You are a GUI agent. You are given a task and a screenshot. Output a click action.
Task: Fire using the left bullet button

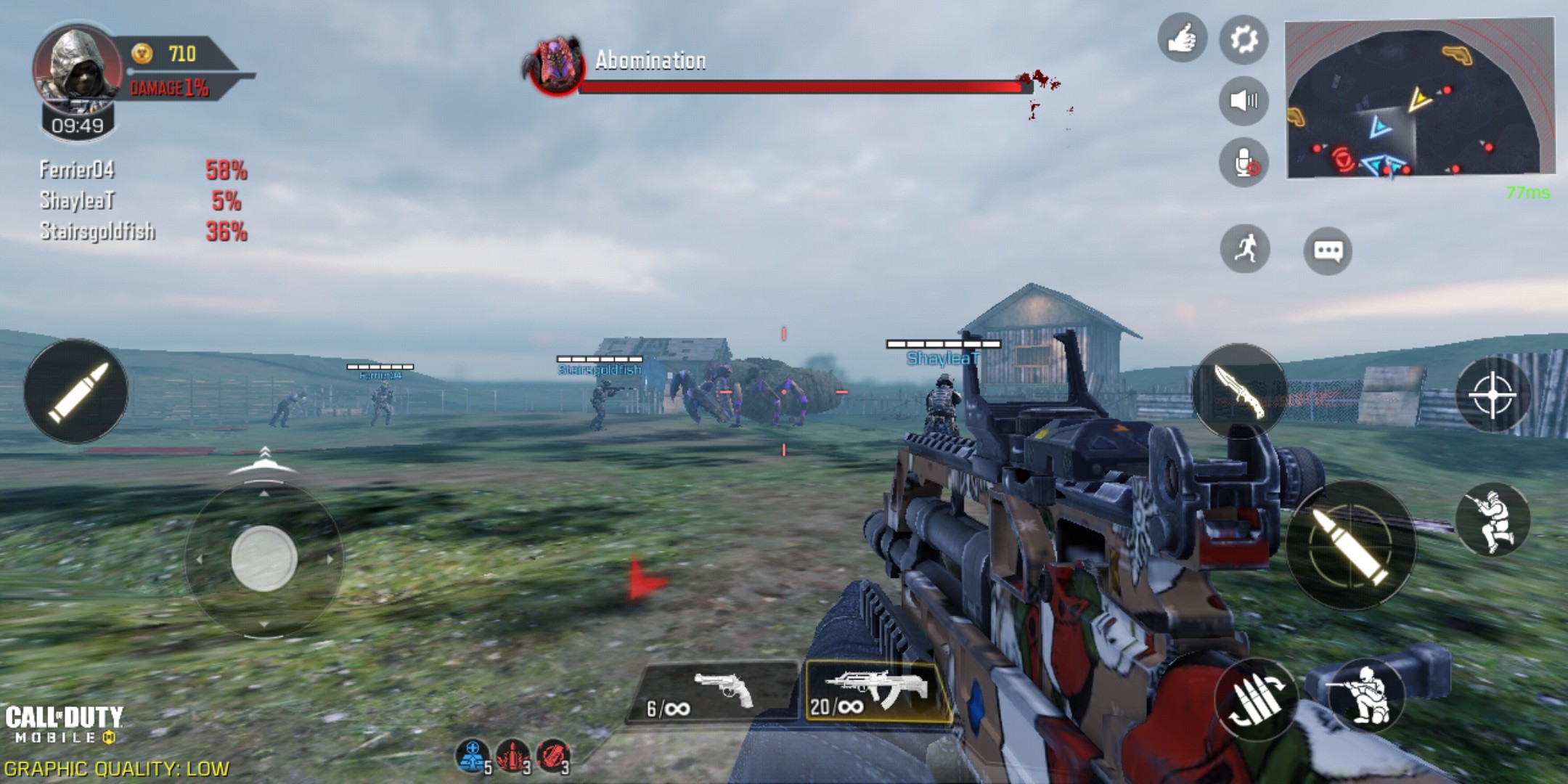(76, 391)
